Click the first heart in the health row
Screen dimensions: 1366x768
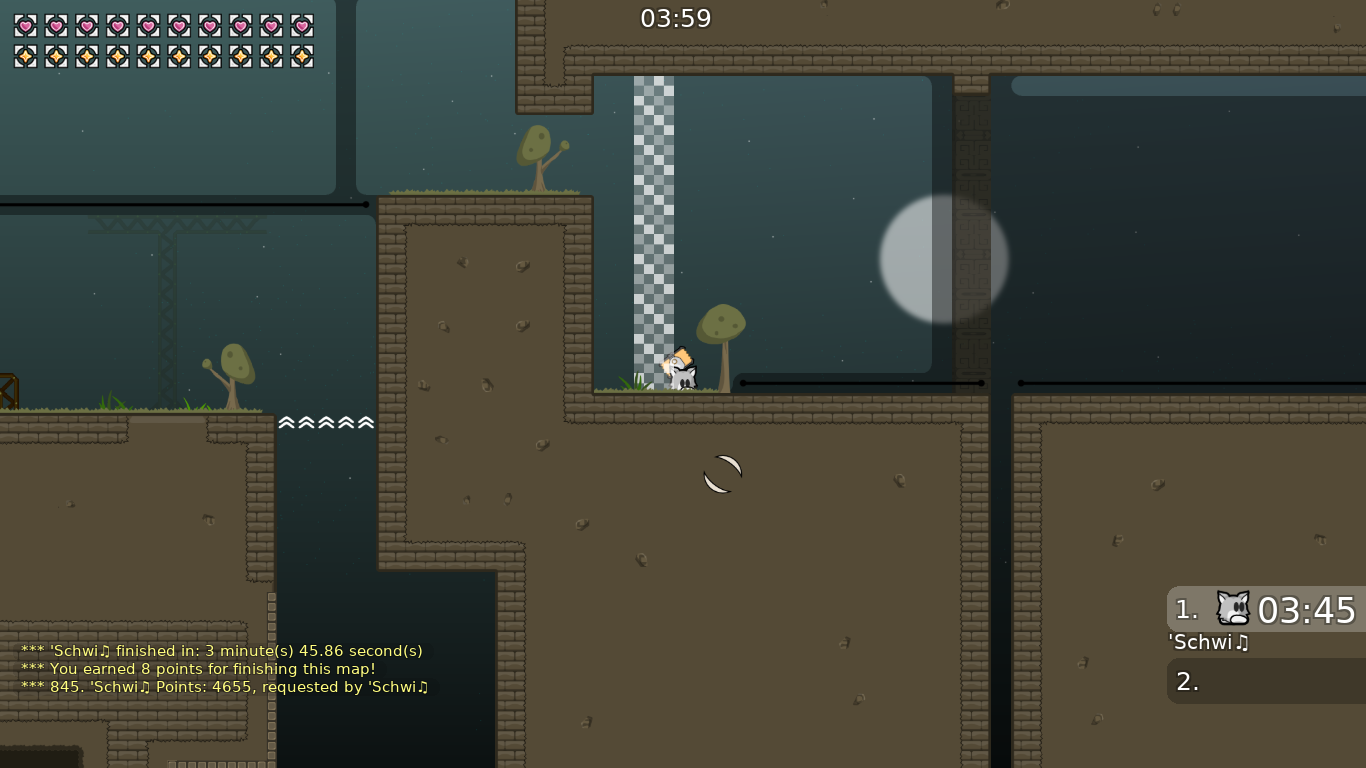[23, 26]
